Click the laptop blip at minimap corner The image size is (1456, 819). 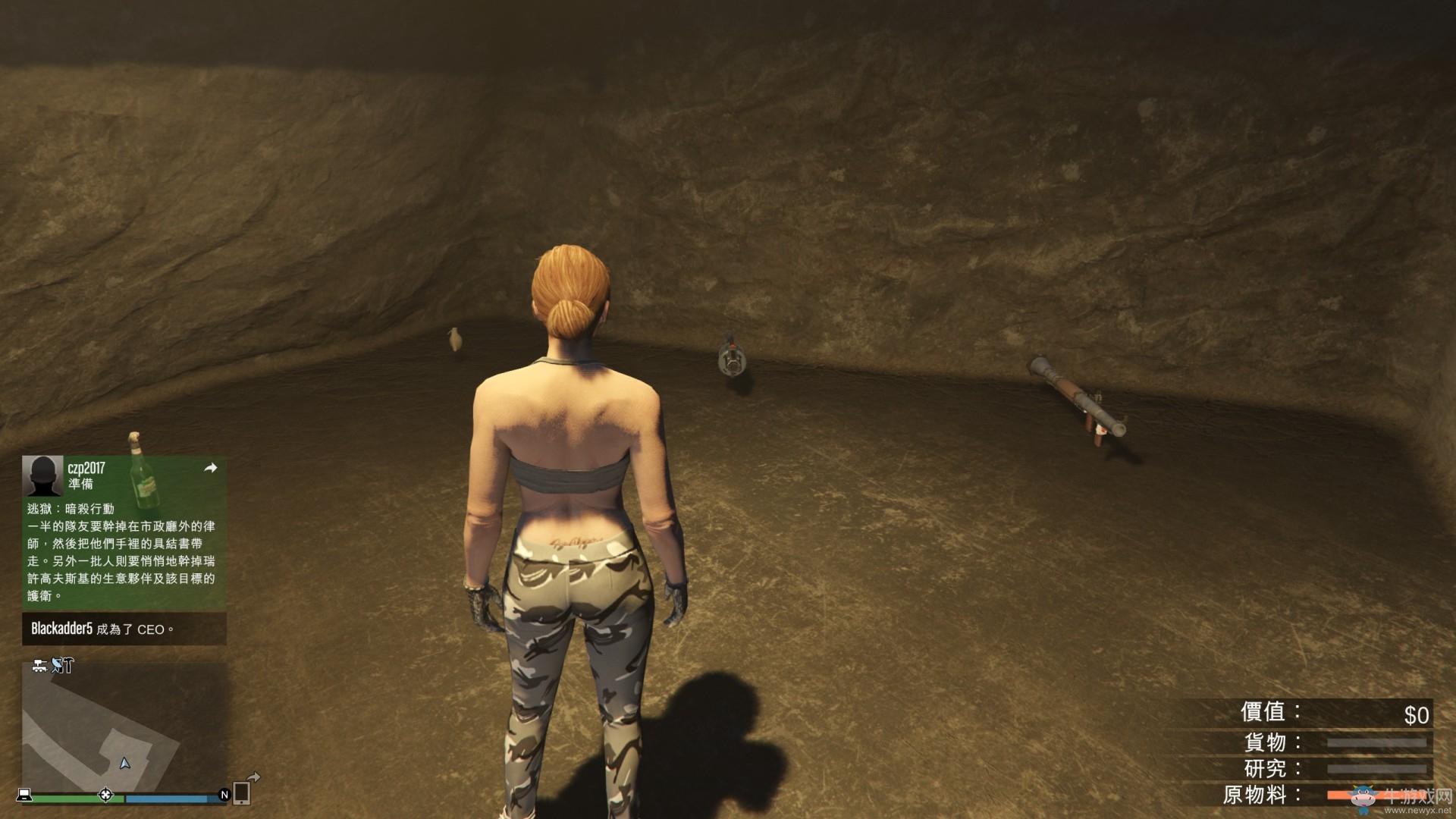(x=25, y=795)
